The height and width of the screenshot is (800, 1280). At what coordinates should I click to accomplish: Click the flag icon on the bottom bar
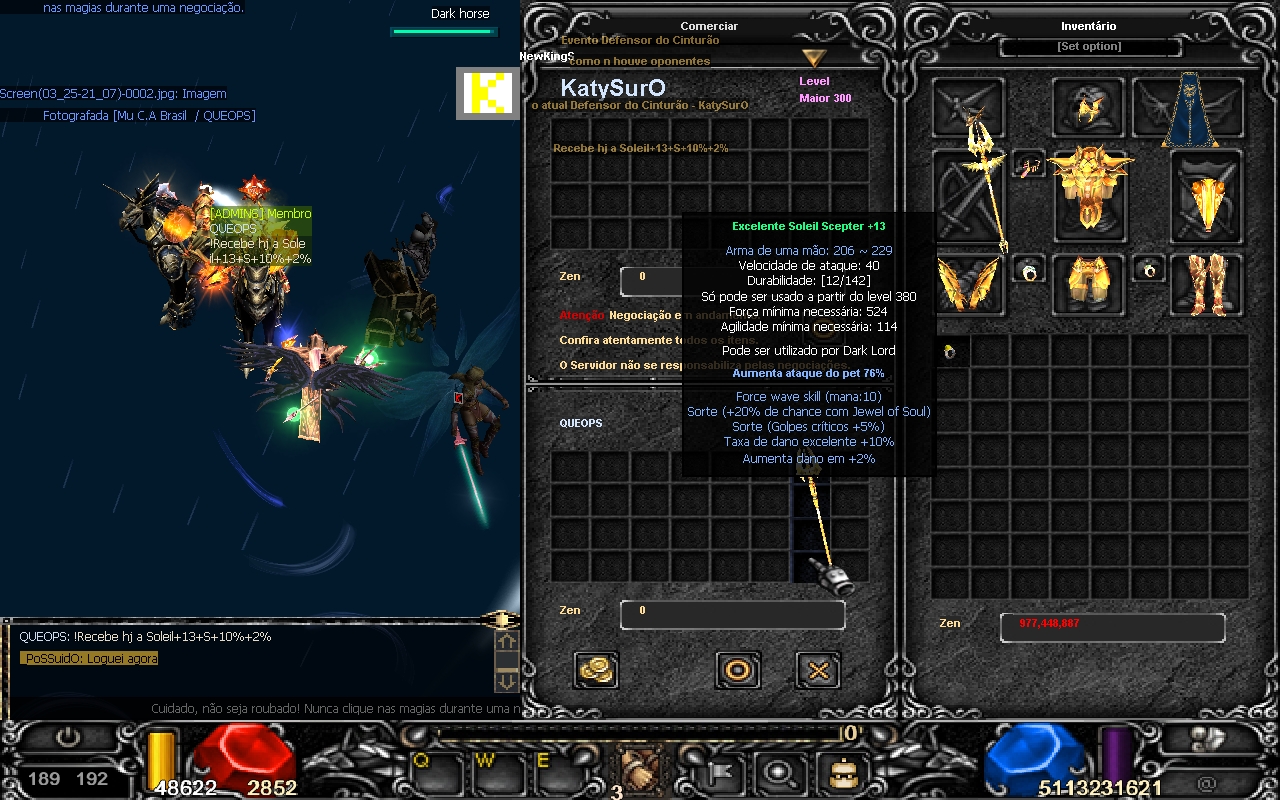click(716, 770)
